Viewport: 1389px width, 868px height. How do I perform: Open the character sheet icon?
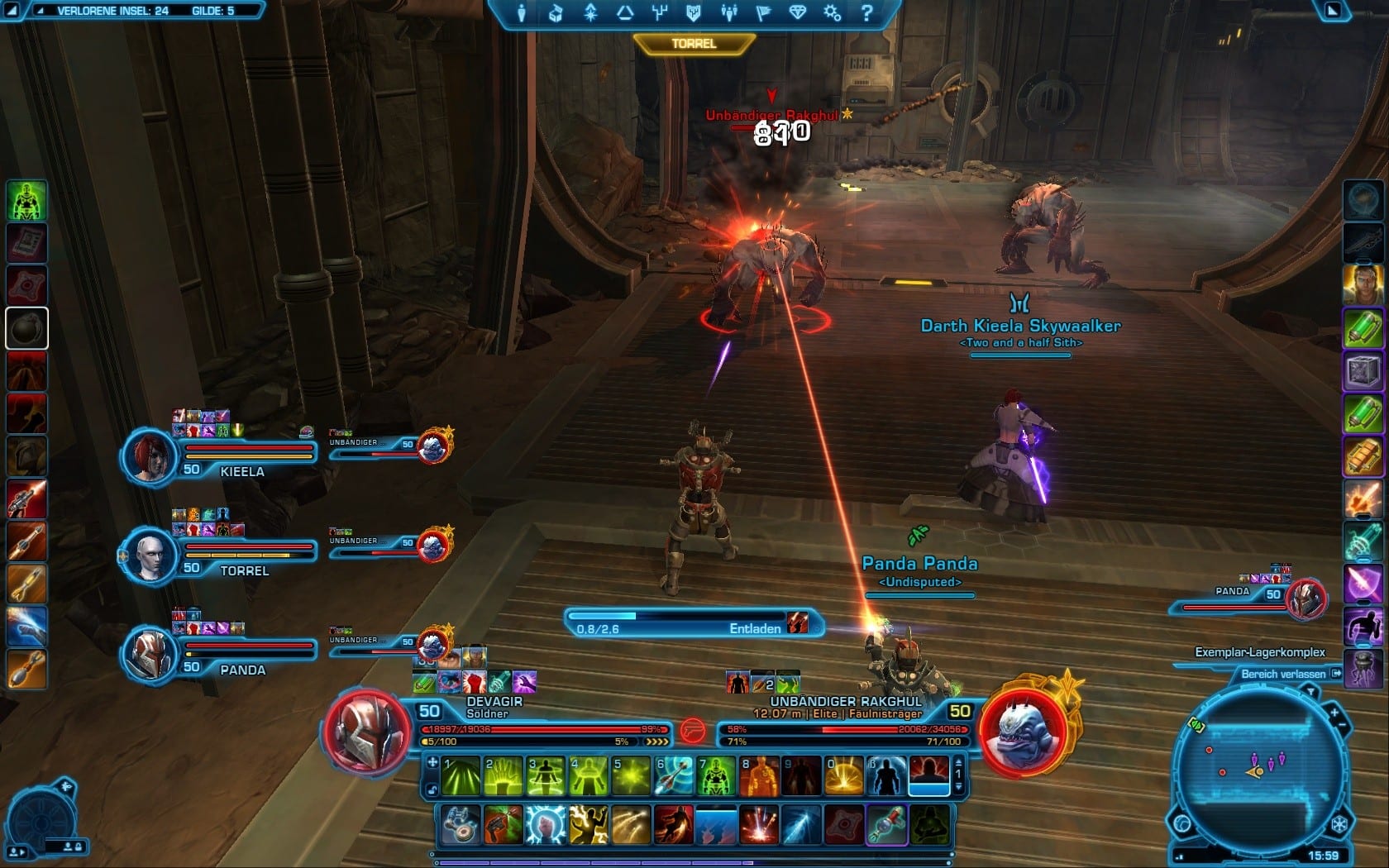click(522, 13)
